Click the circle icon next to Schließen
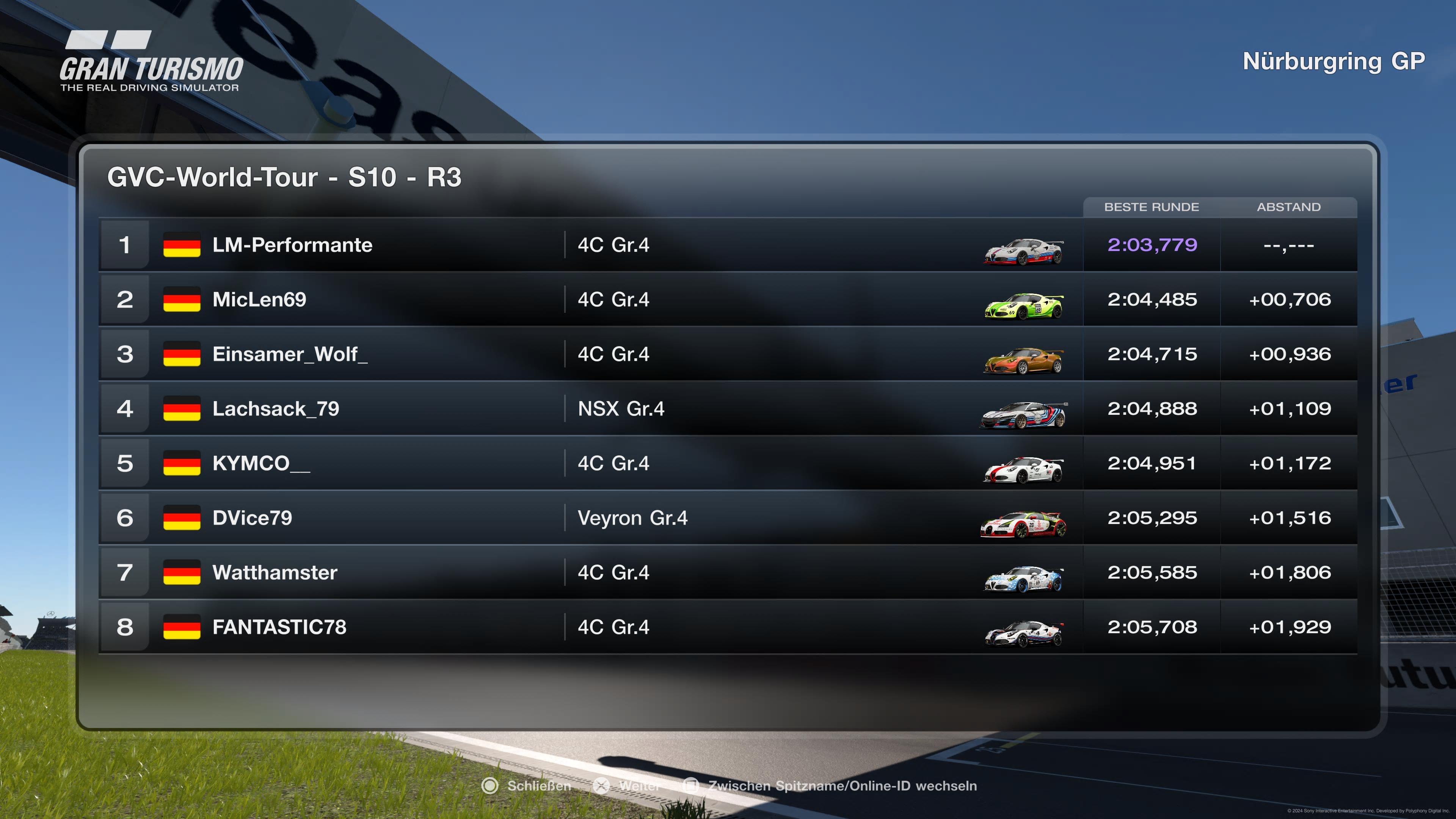The image size is (1456, 819). [x=491, y=786]
